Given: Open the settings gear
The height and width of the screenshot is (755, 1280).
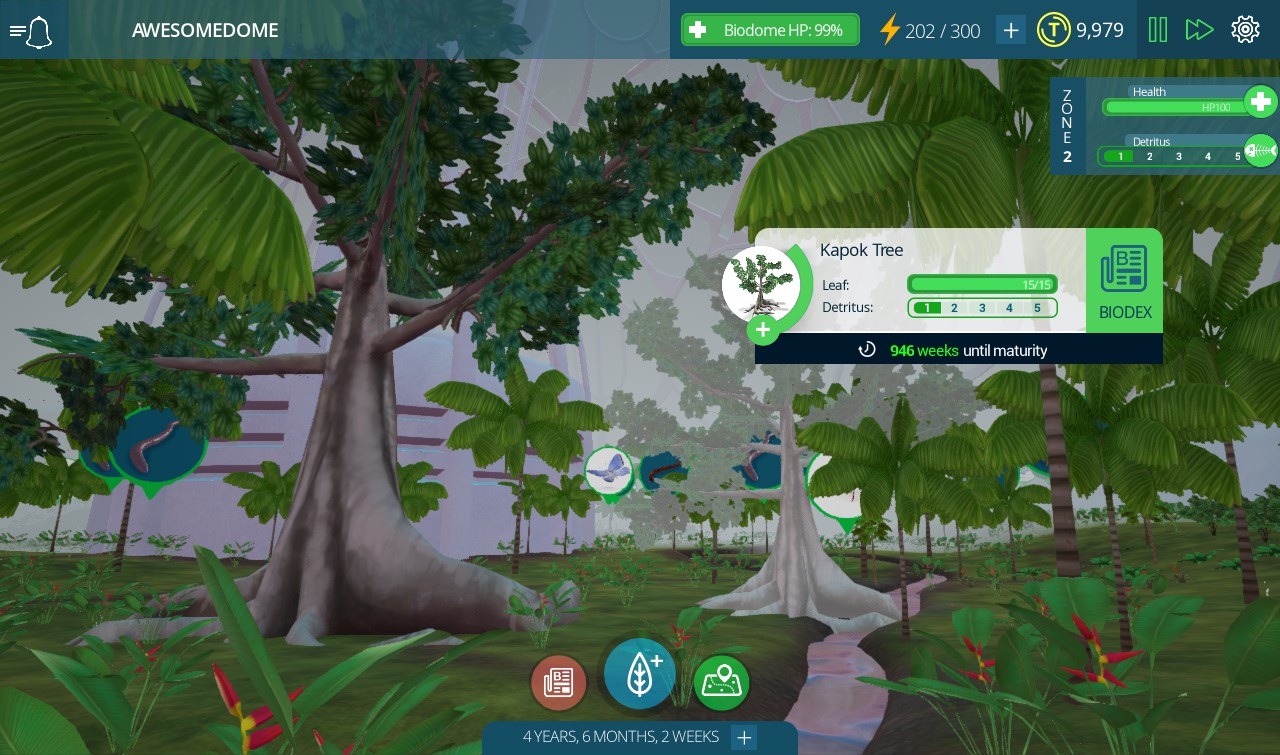Looking at the screenshot, I should 1245,30.
